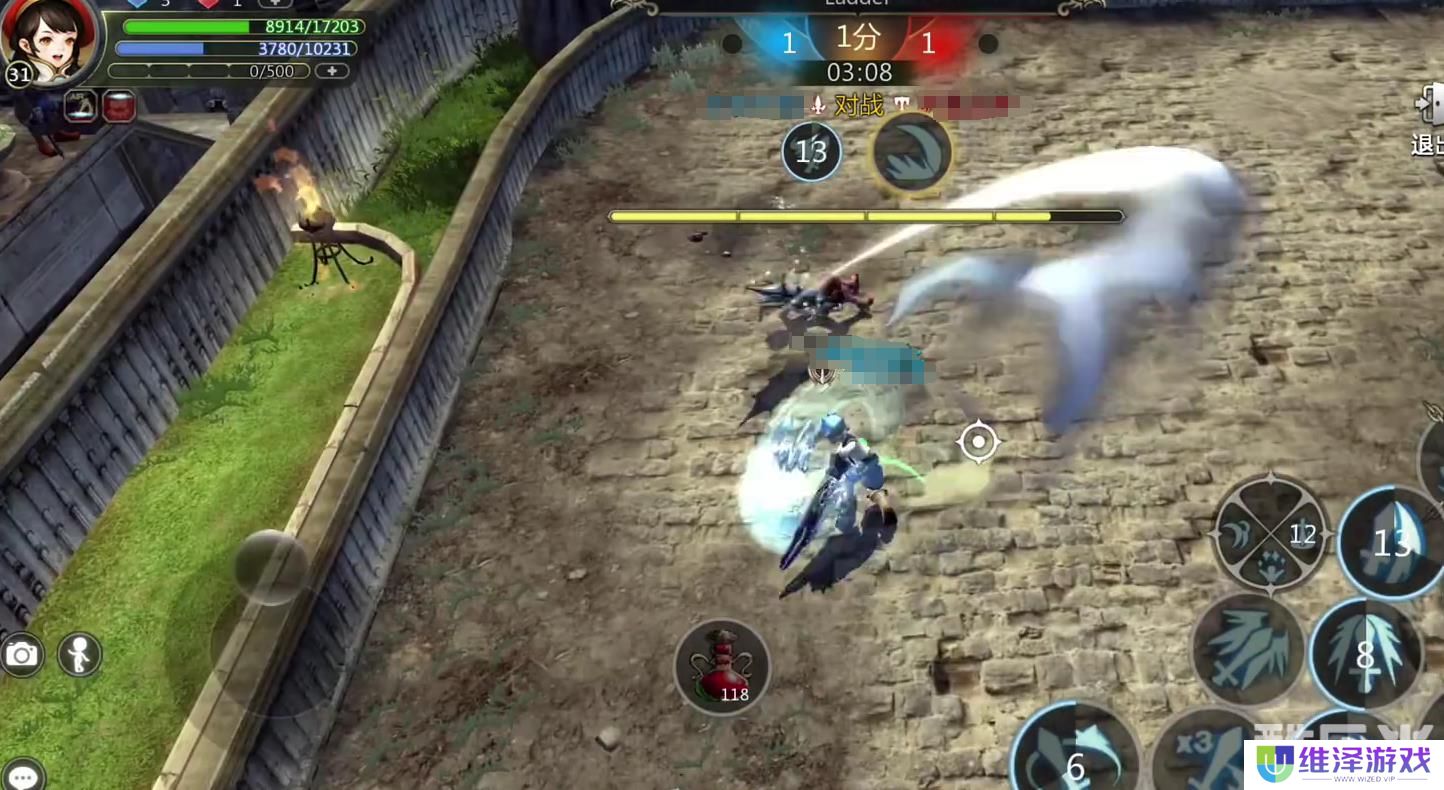Click the wing skill icon under 对战

tap(911, 154)
